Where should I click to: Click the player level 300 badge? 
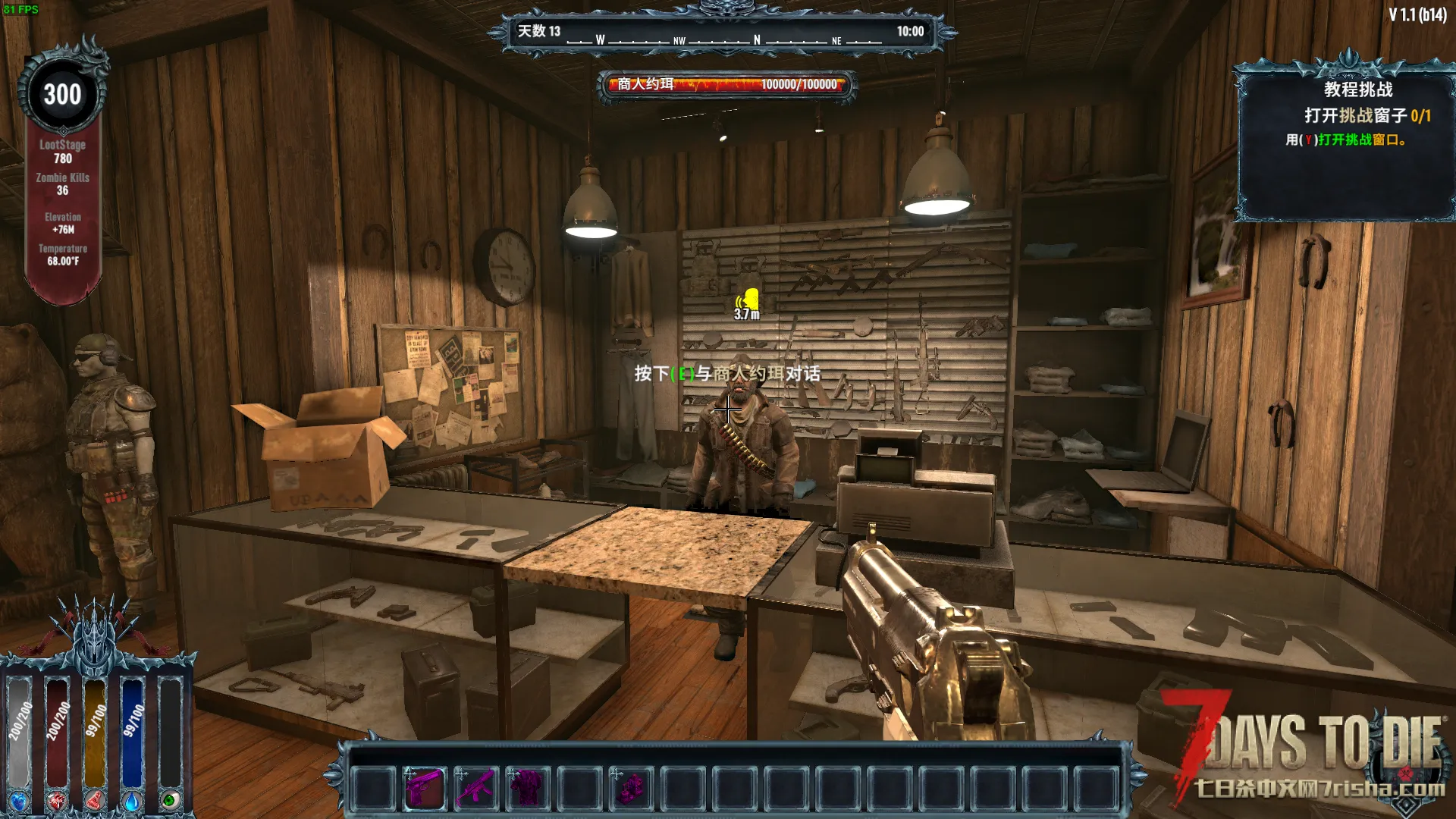pos(62,95)
